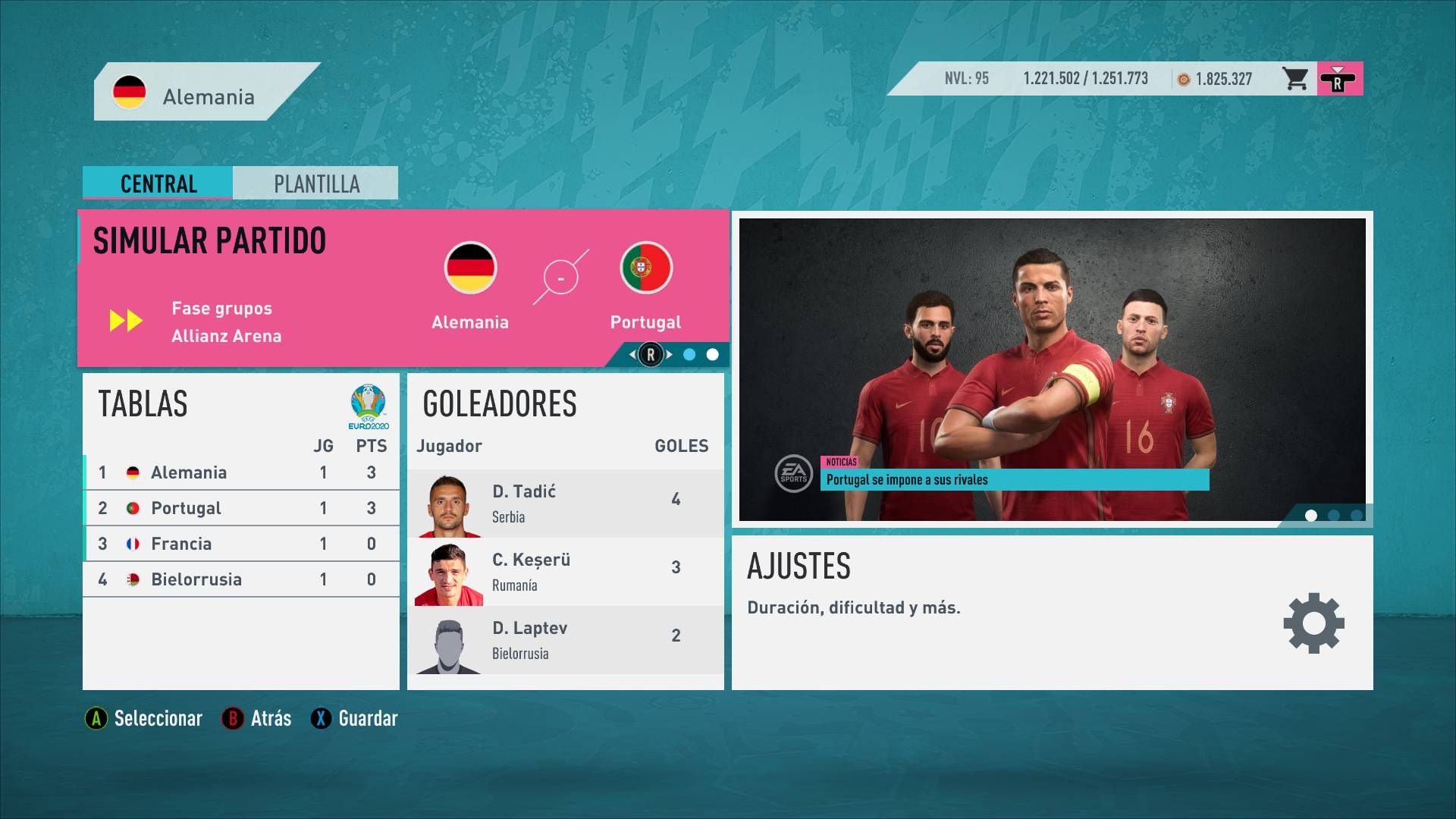
Task: Open the shopping cart store icon
Action: [x=1295, y=79]
